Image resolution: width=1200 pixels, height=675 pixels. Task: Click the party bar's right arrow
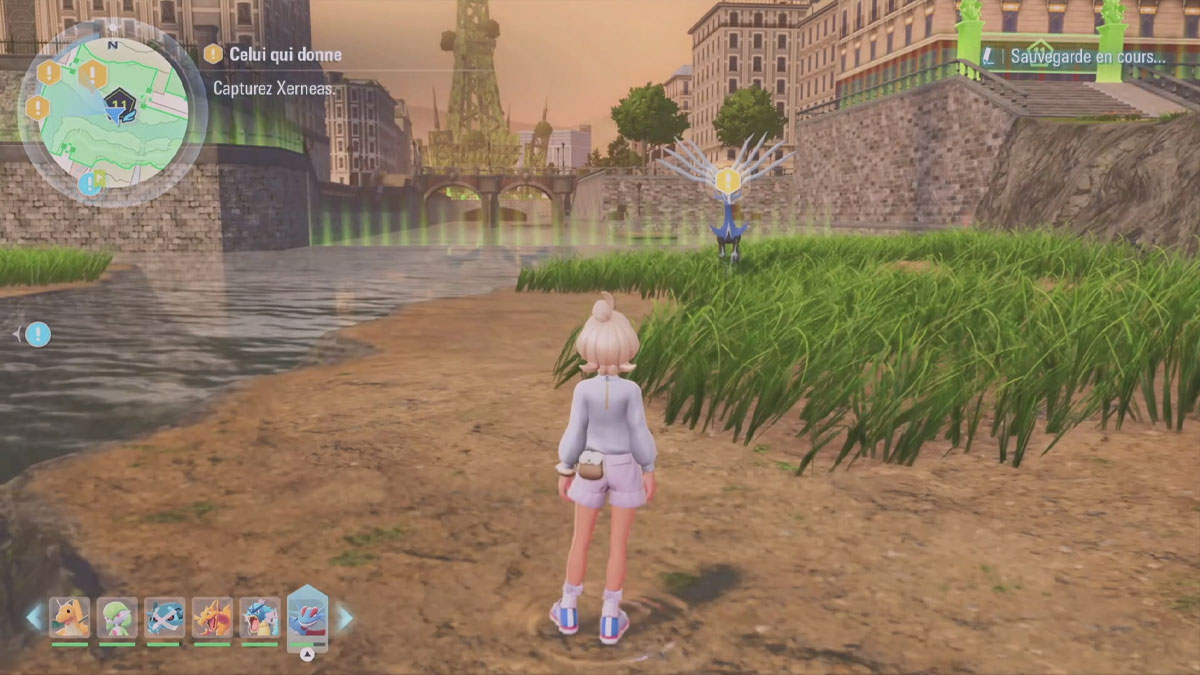[344, 617]
